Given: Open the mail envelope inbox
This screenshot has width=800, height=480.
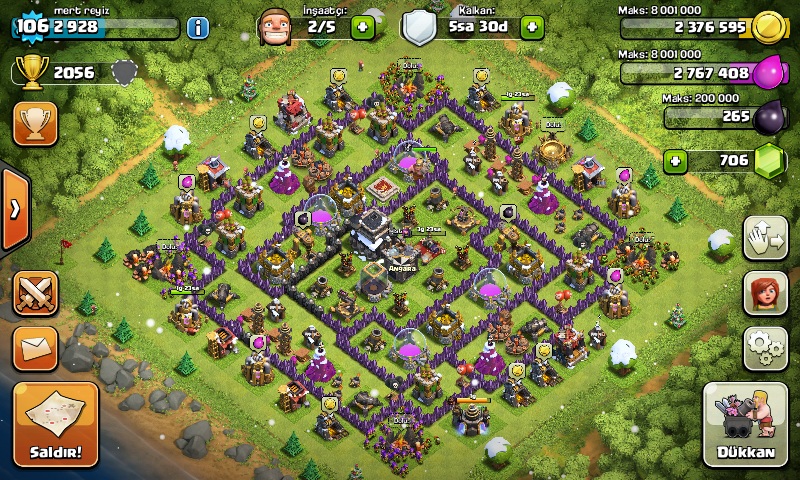Looking at the screenshot, I should tap(35, 347).
